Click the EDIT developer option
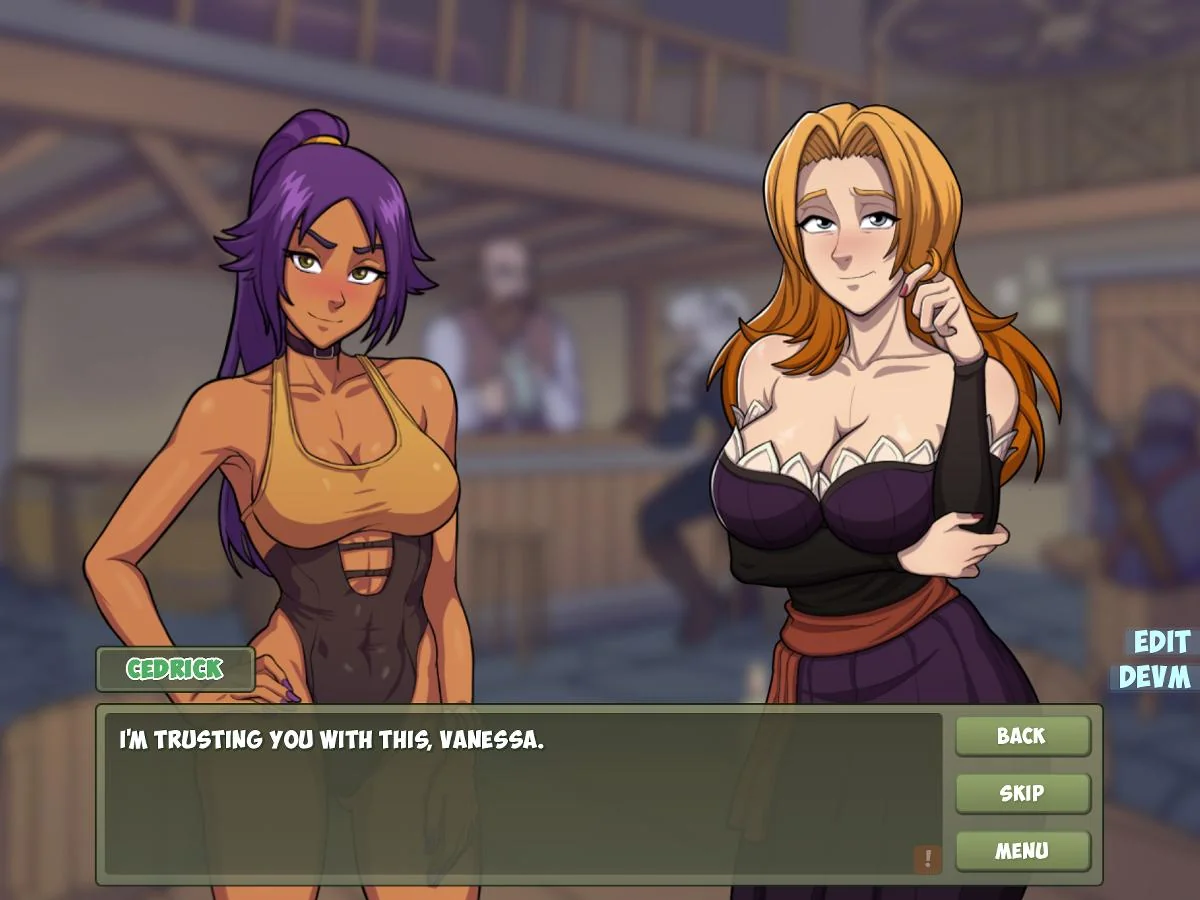This screenshot has height=900, width=1200. 1160,642
